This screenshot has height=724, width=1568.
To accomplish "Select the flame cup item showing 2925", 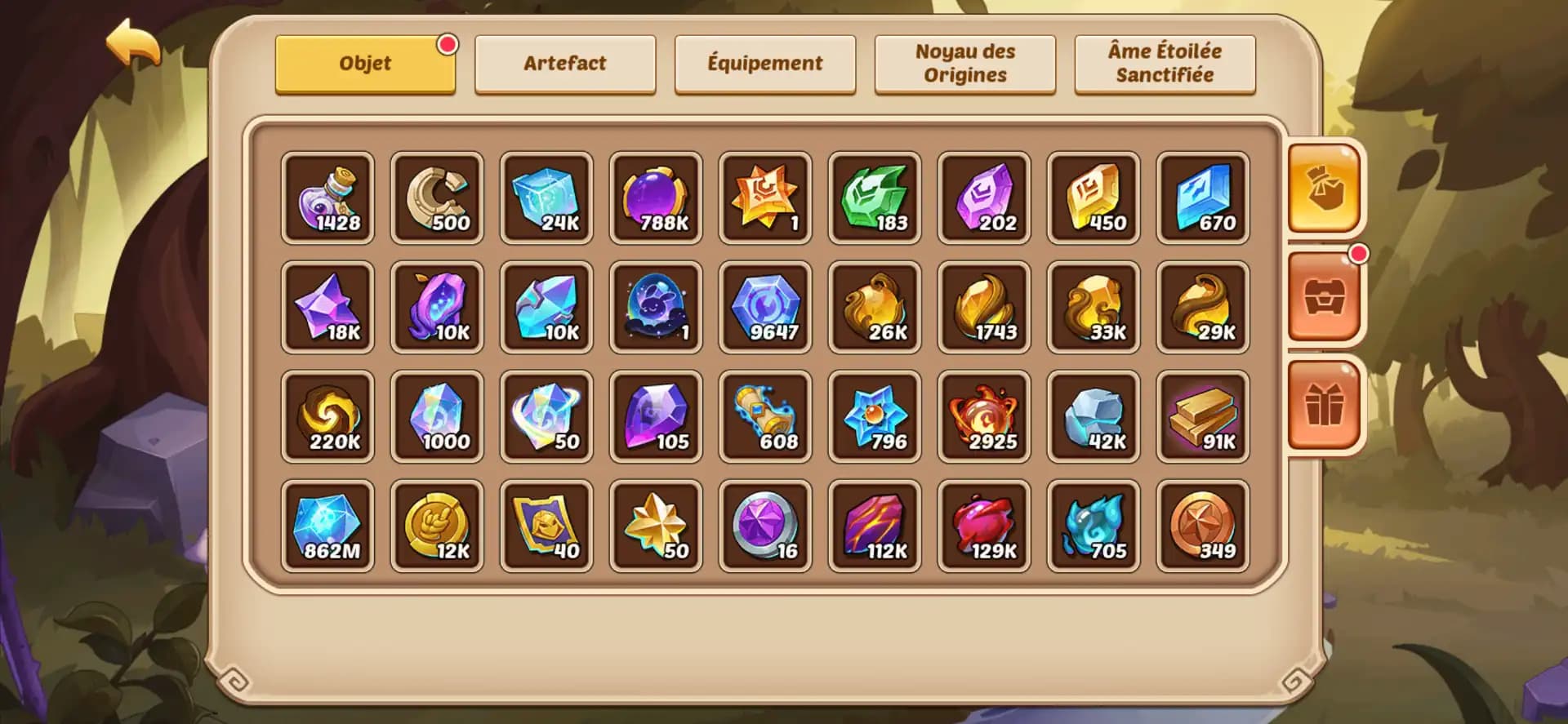I will tap(984, 416).
